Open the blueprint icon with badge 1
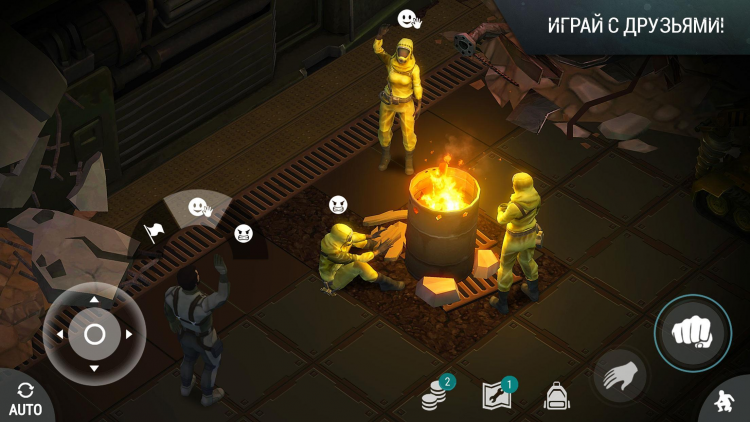The image size is (750, 422). [497, 395]
